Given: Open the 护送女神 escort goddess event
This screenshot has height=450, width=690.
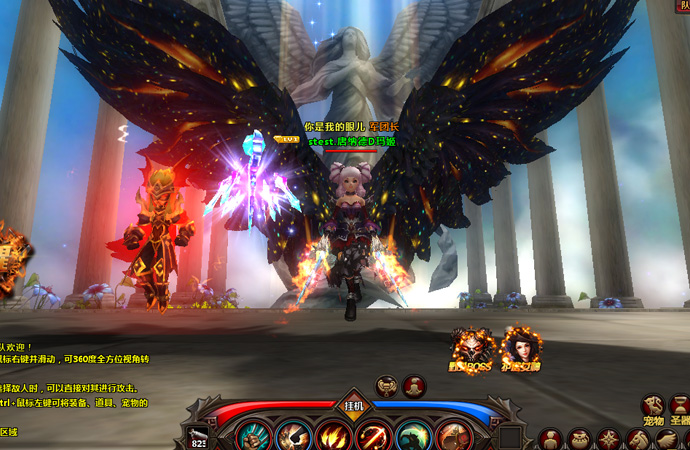Looking at the screenshot, I should (520, 350).
